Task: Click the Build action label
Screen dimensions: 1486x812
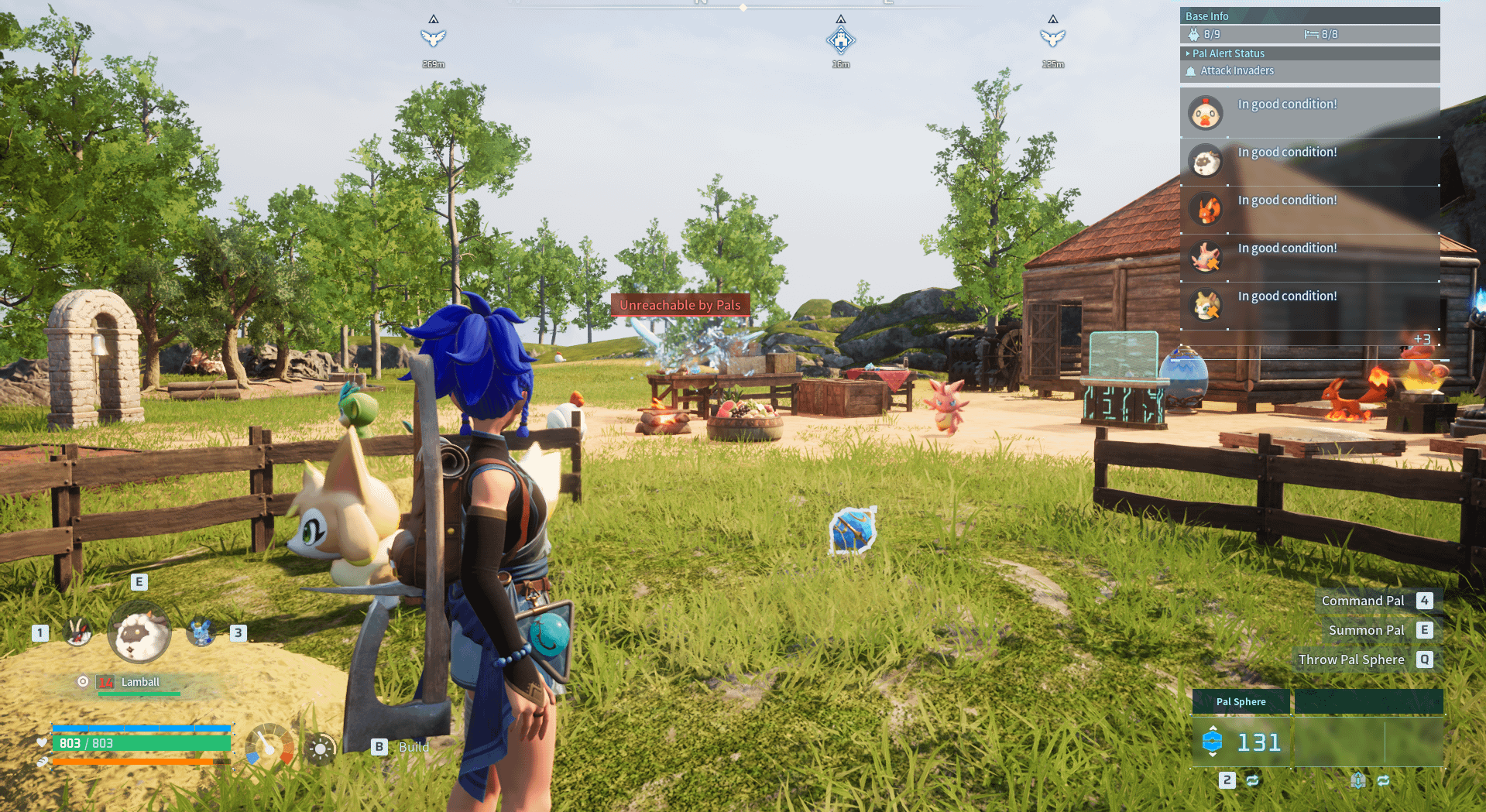Action: (414, 747)
